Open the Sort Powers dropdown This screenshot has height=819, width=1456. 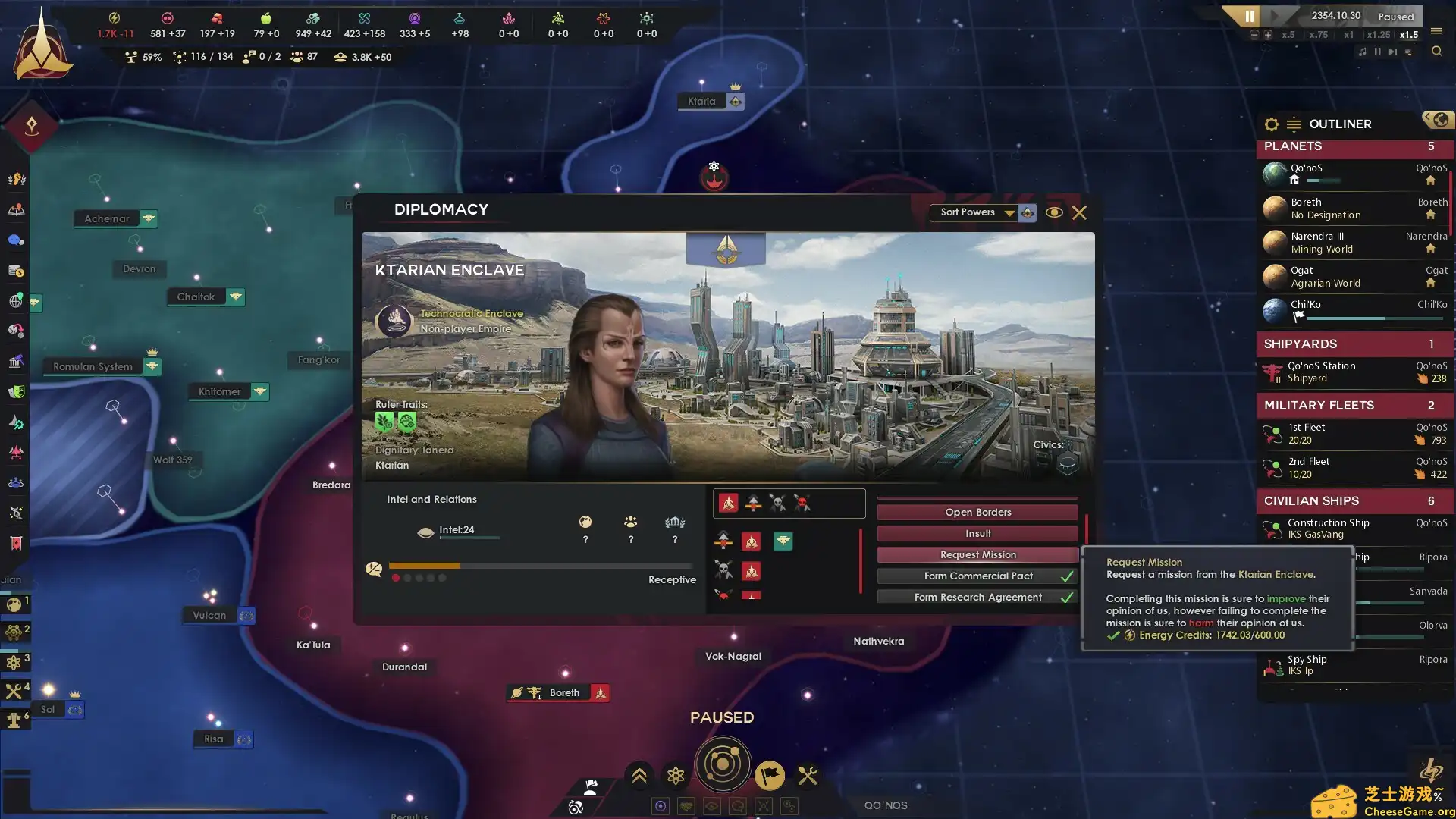(976, 212)
